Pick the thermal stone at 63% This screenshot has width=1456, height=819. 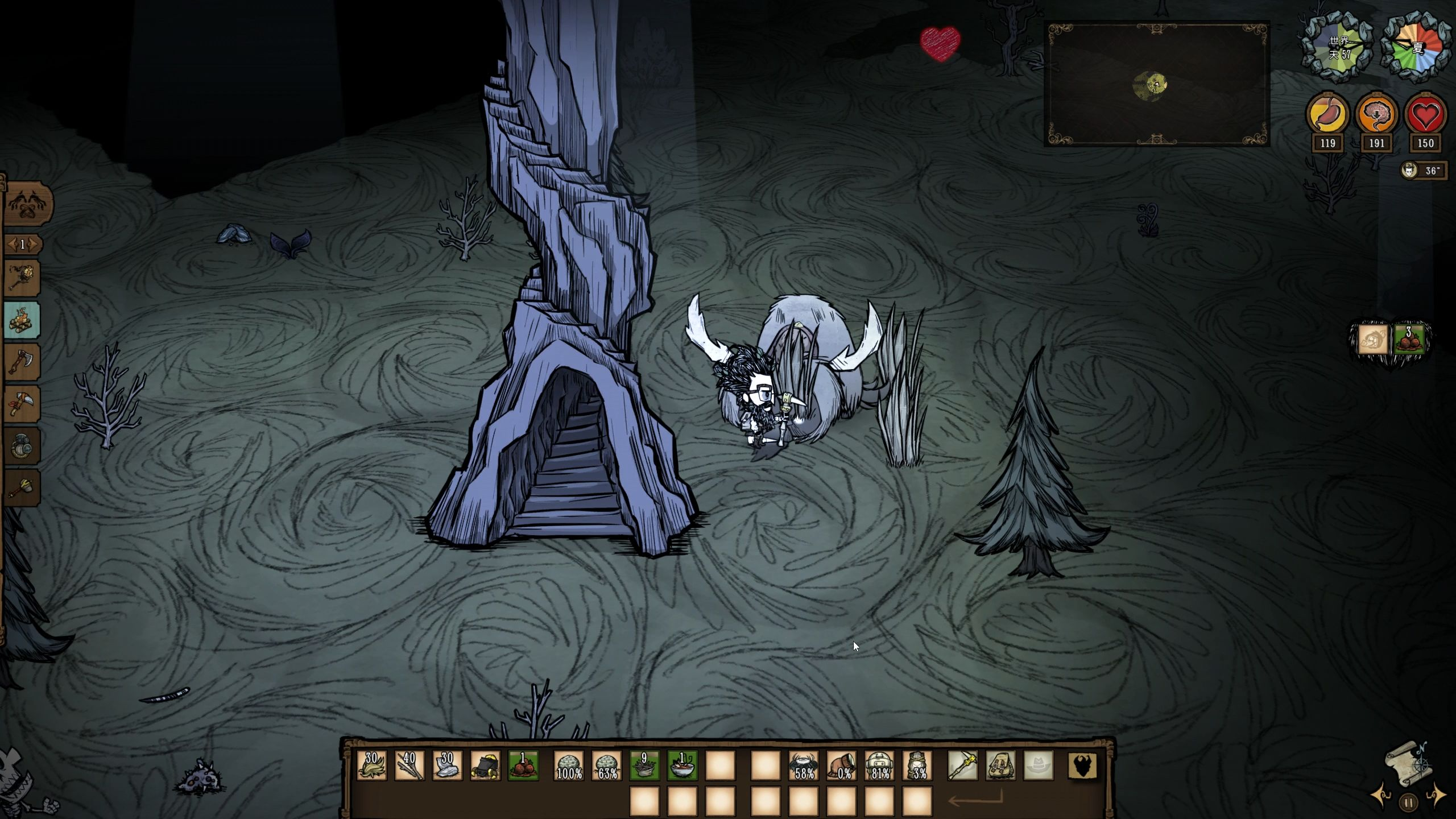coord(607,766)
